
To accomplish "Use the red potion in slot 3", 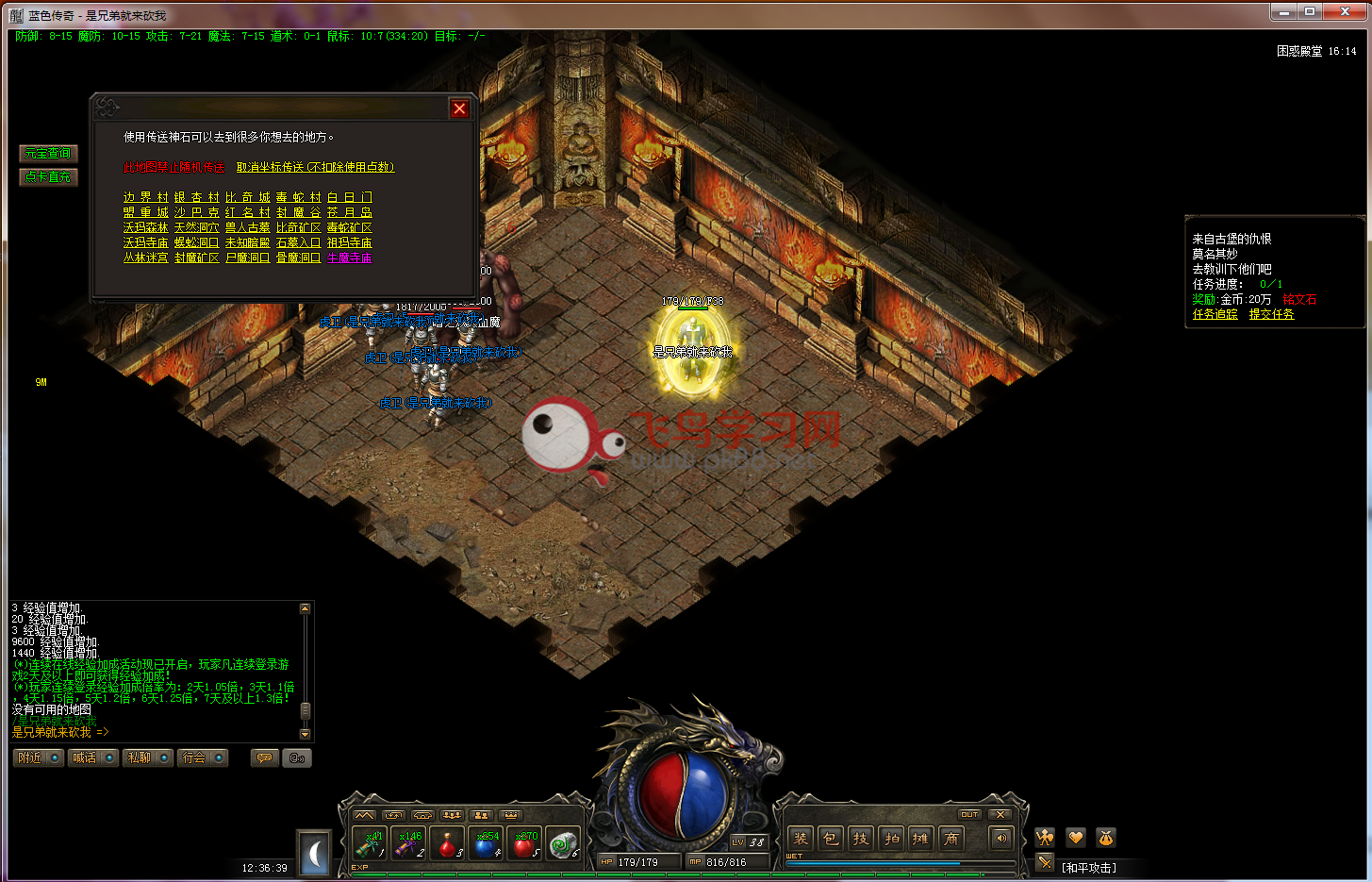I will (447, 843).
